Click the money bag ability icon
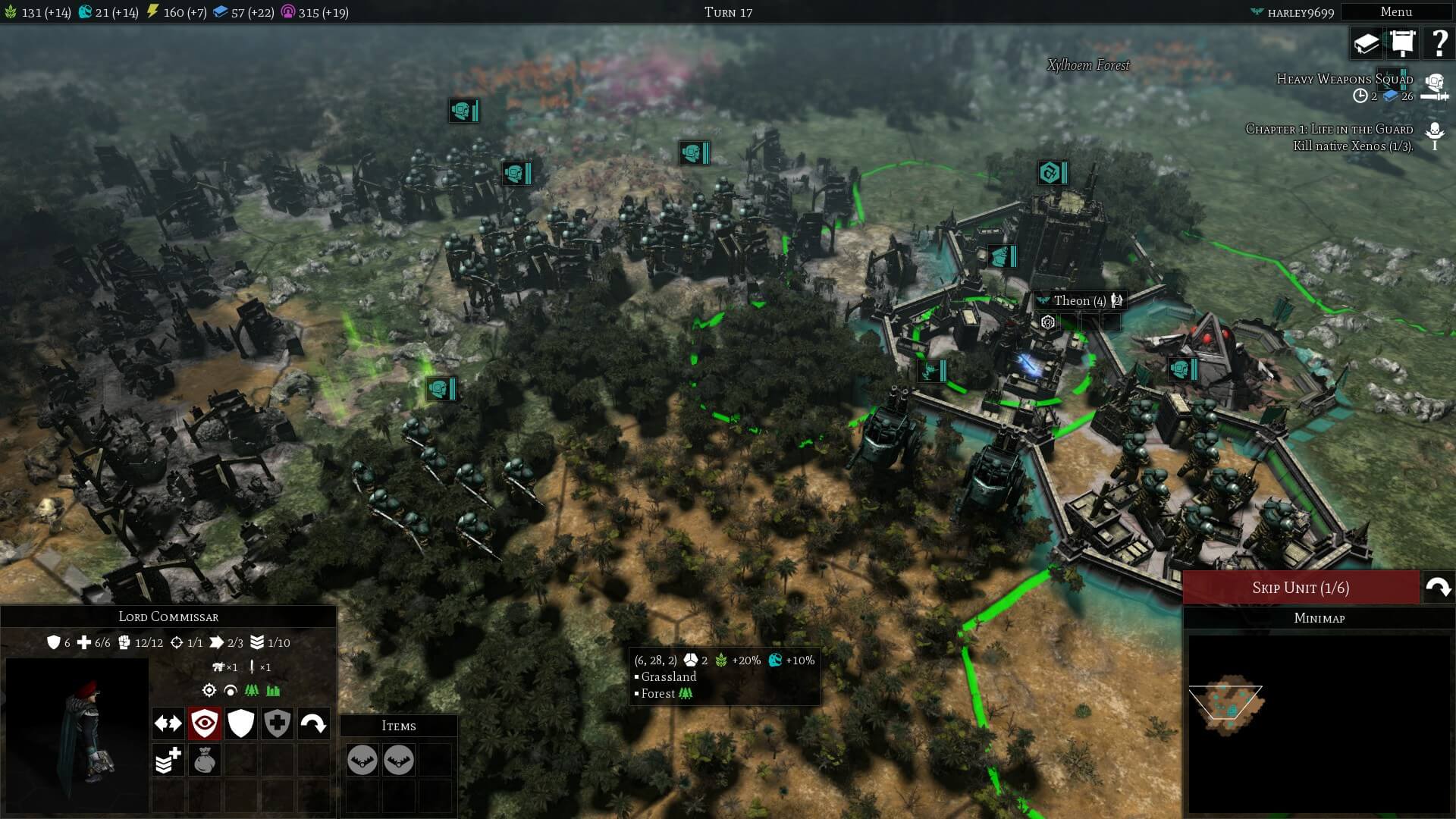 coord(205,760)
